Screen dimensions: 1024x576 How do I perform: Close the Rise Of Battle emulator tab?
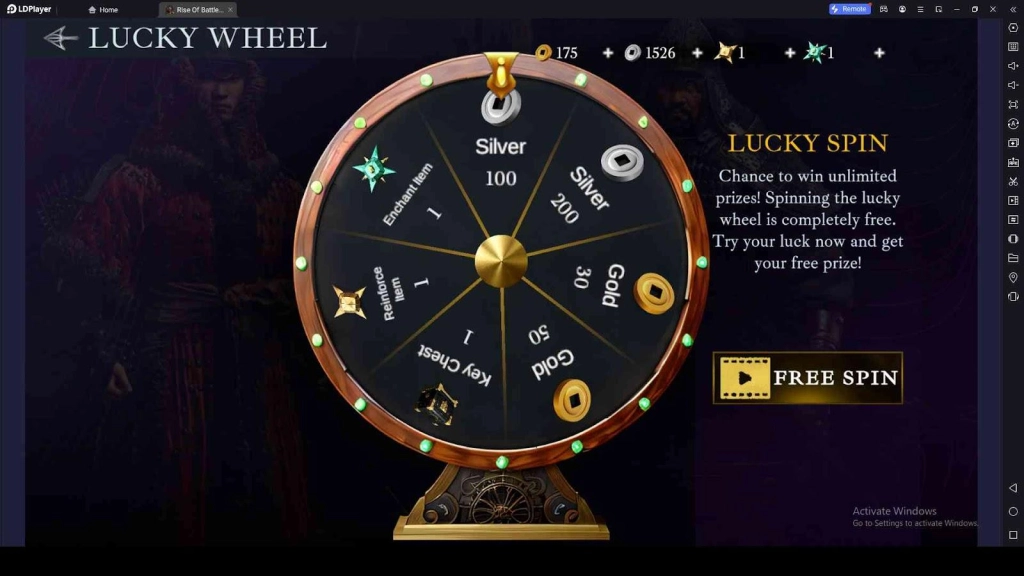[230, 10]
